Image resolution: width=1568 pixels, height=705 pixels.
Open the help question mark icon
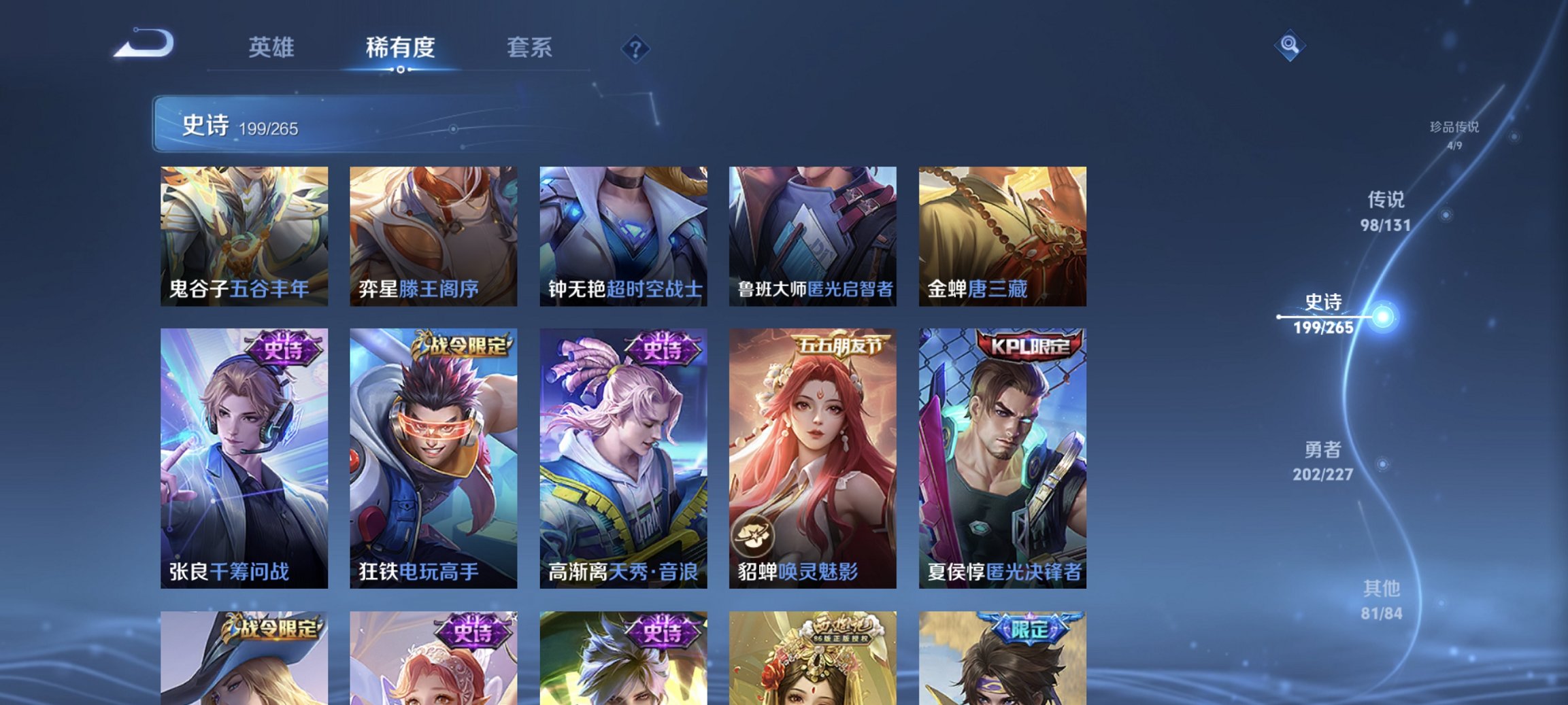coord(635,48)
